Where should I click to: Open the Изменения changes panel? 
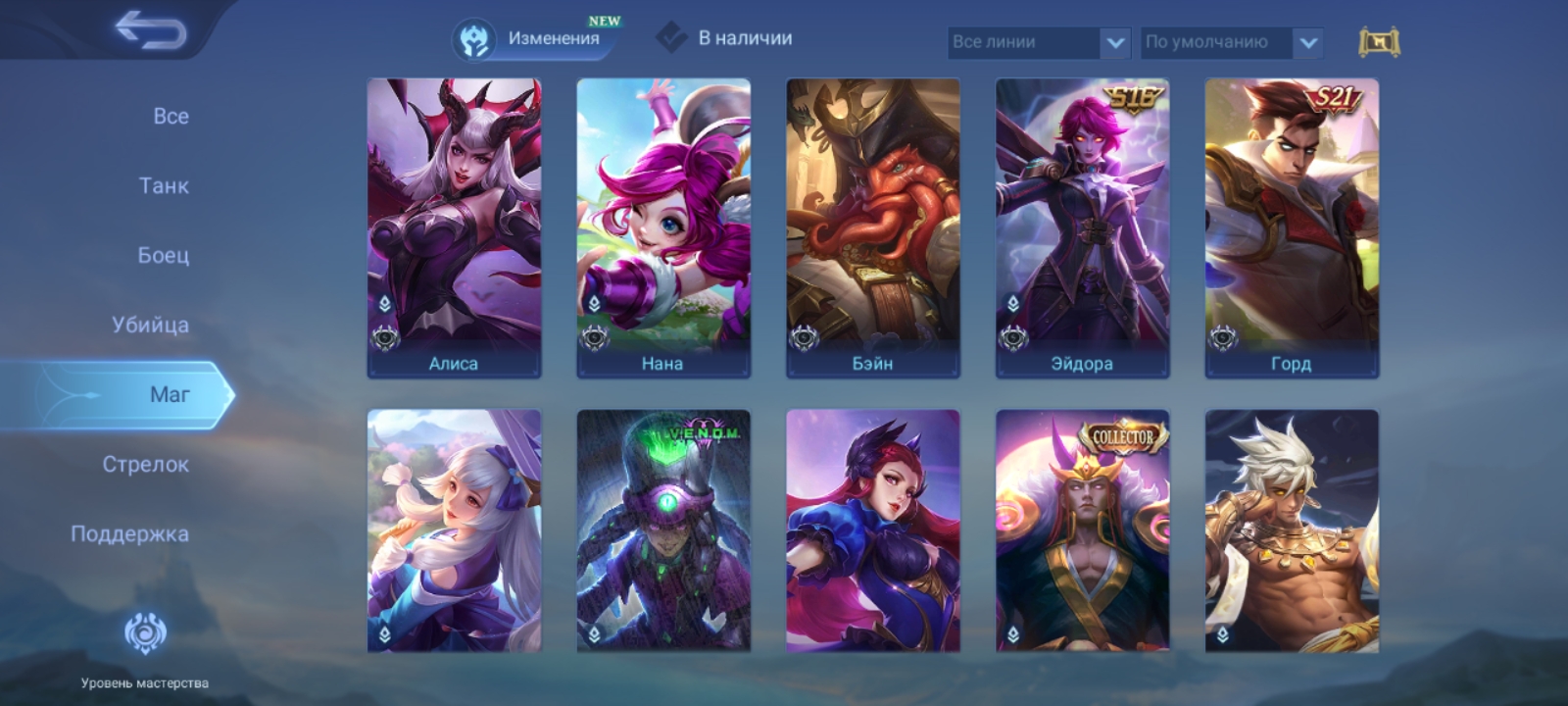(x=535, y=39)
